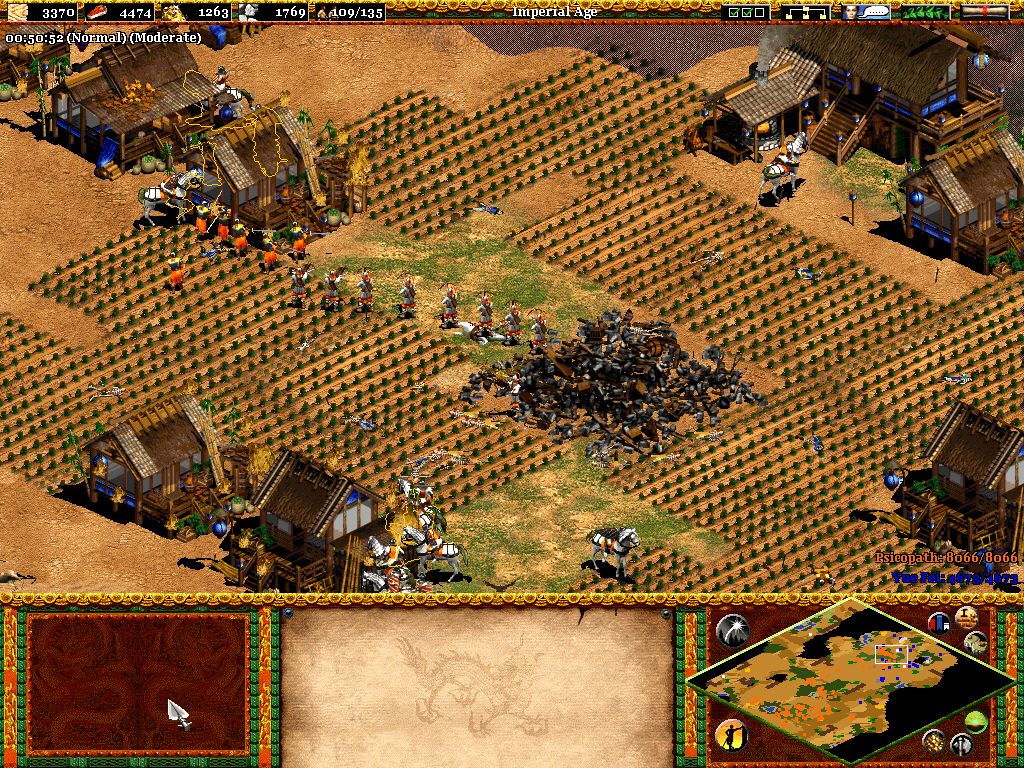Toggle the red and blue bars minimap button
Viewport: 1024px width, 768px height.
pyautogui.click(x=940, y=623)
